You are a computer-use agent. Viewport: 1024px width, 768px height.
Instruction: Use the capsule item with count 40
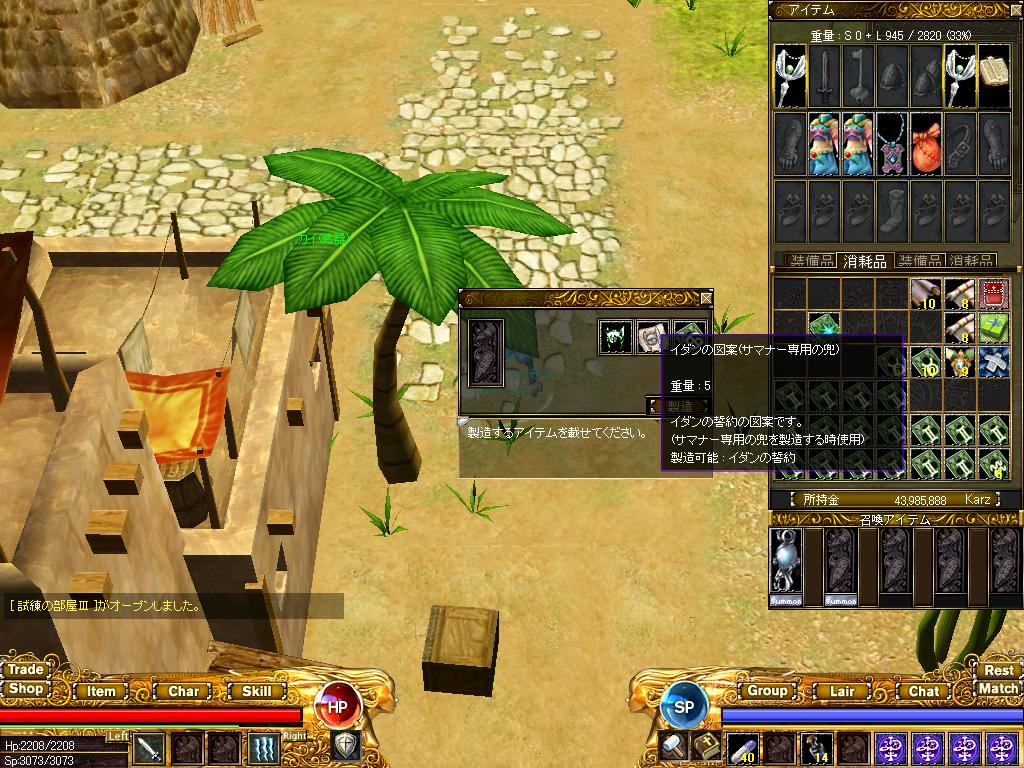[741, 747]
